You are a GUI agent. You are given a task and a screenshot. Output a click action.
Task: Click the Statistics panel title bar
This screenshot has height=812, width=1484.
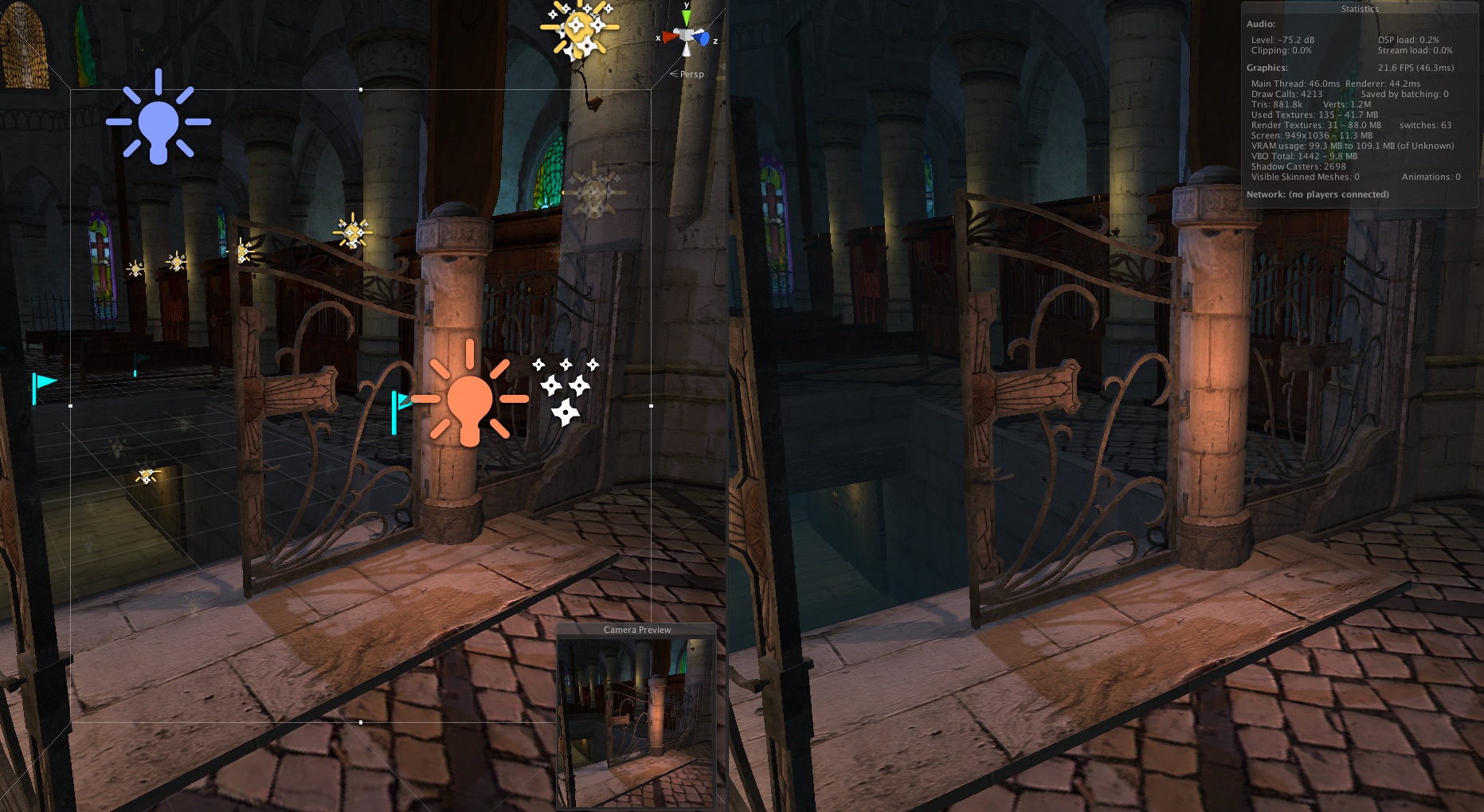click(x=1358, y=8)
